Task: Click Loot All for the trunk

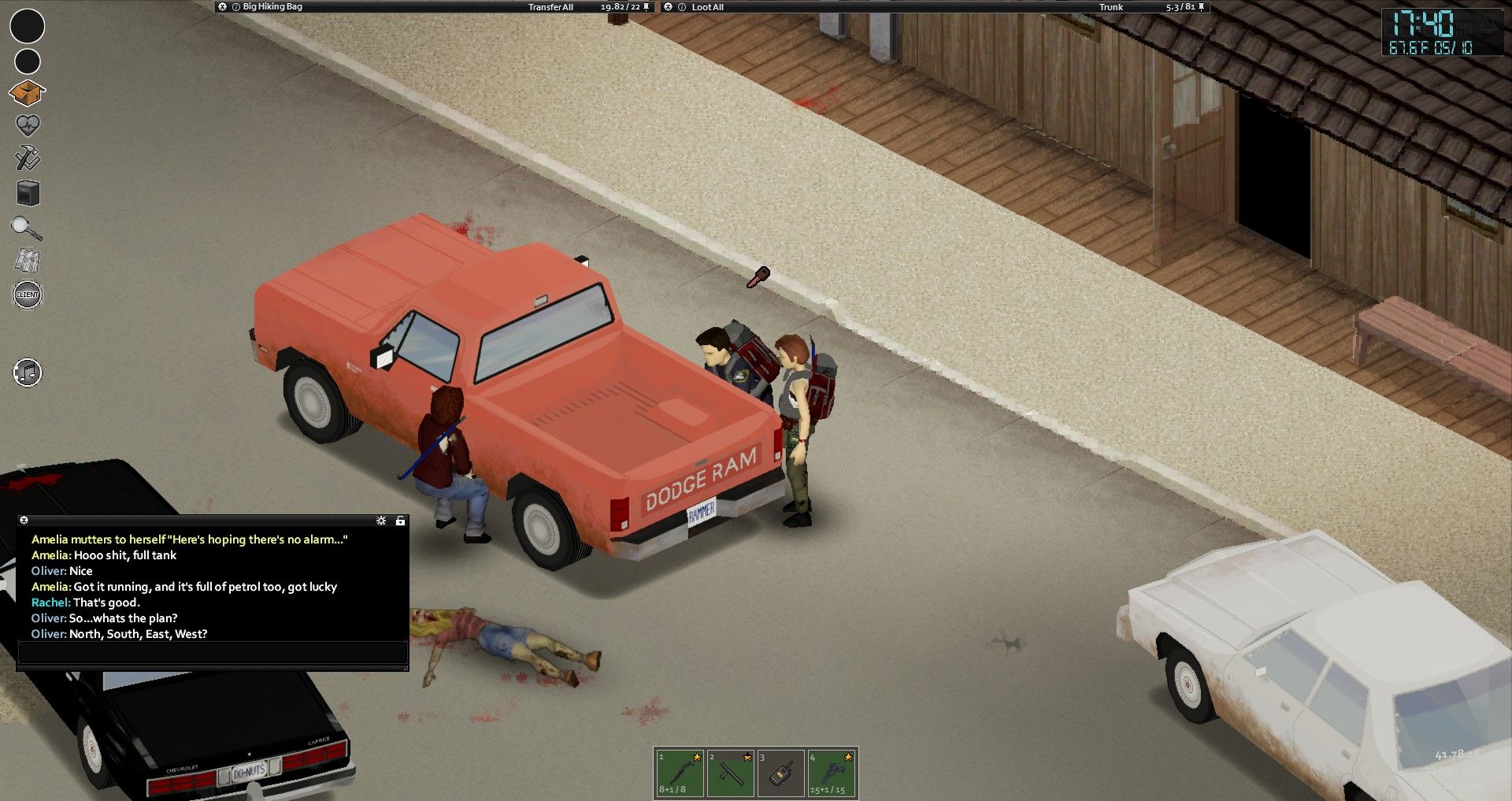Action: [x=707, y=7]
